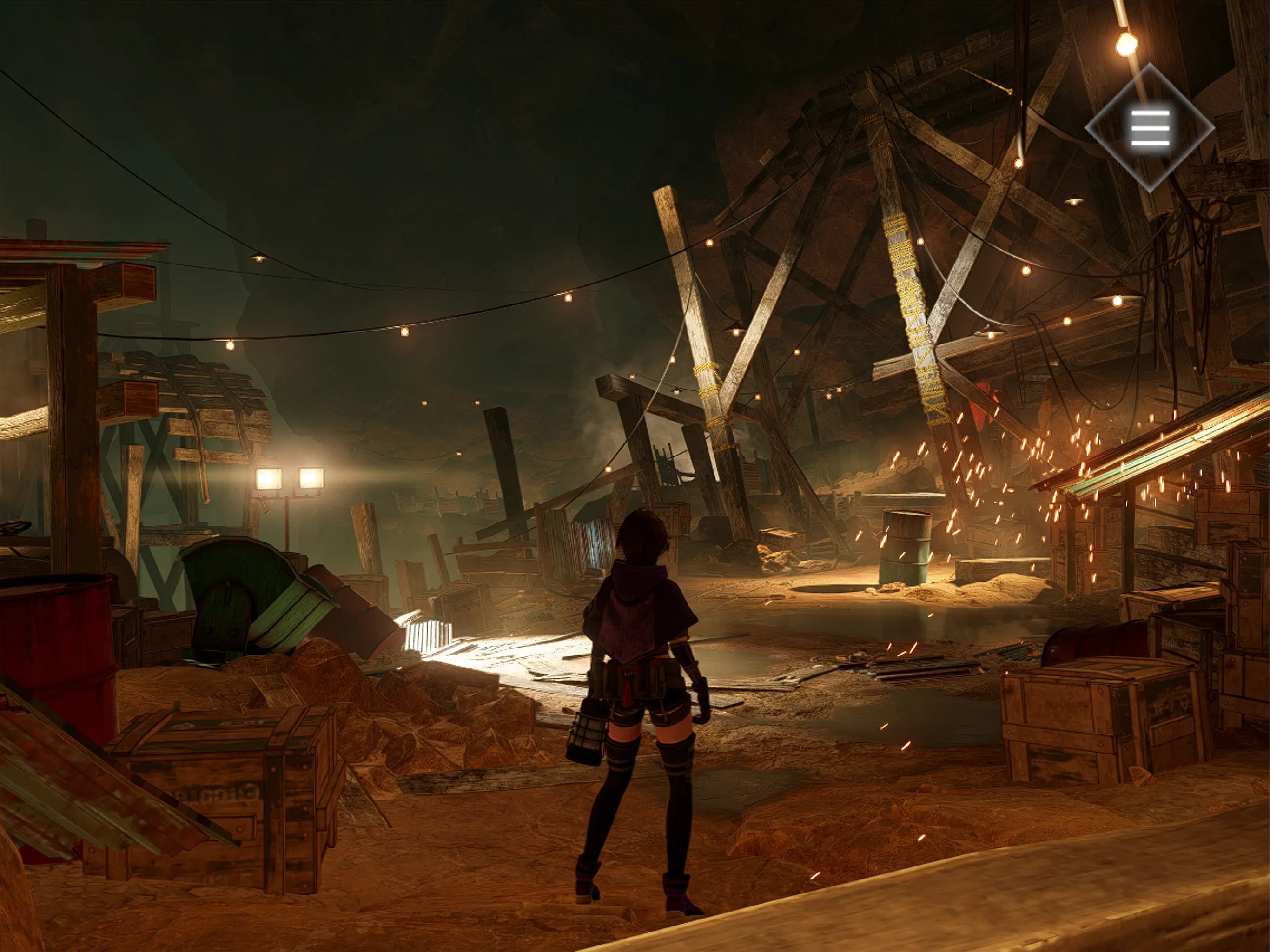Viewport: 1270px width, 952px height.
Task: Open the diamond-shaped hamburger menu
Action: point(1150,127)
